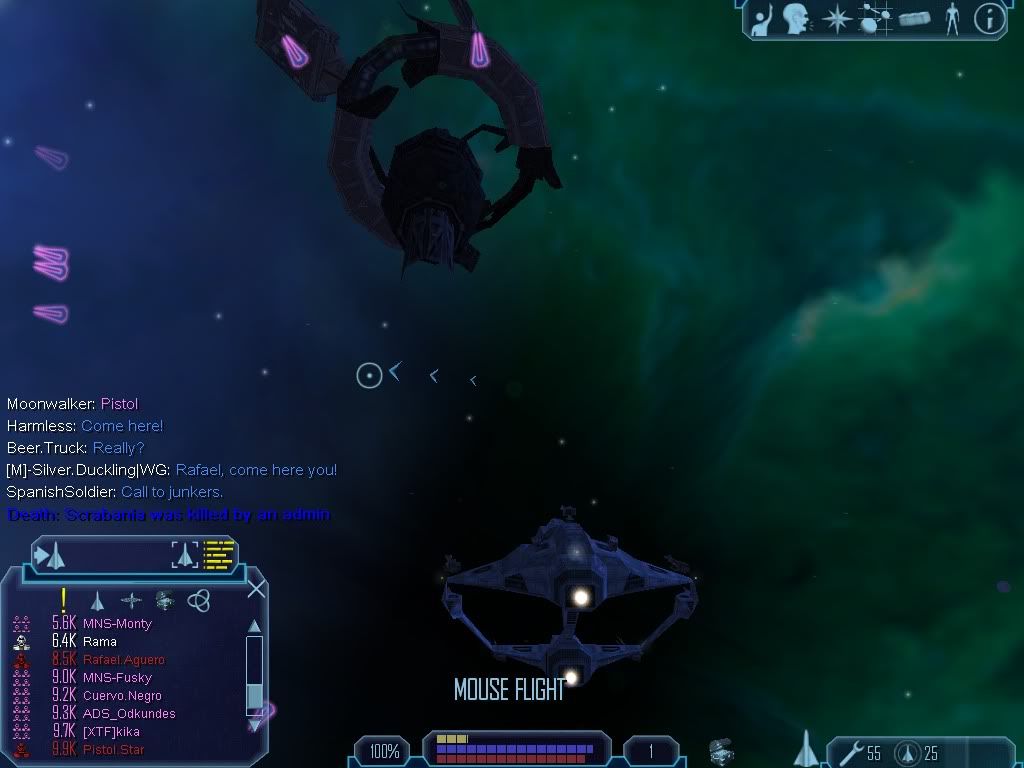Open the chat with the shouting head icon

pos(795,19)
